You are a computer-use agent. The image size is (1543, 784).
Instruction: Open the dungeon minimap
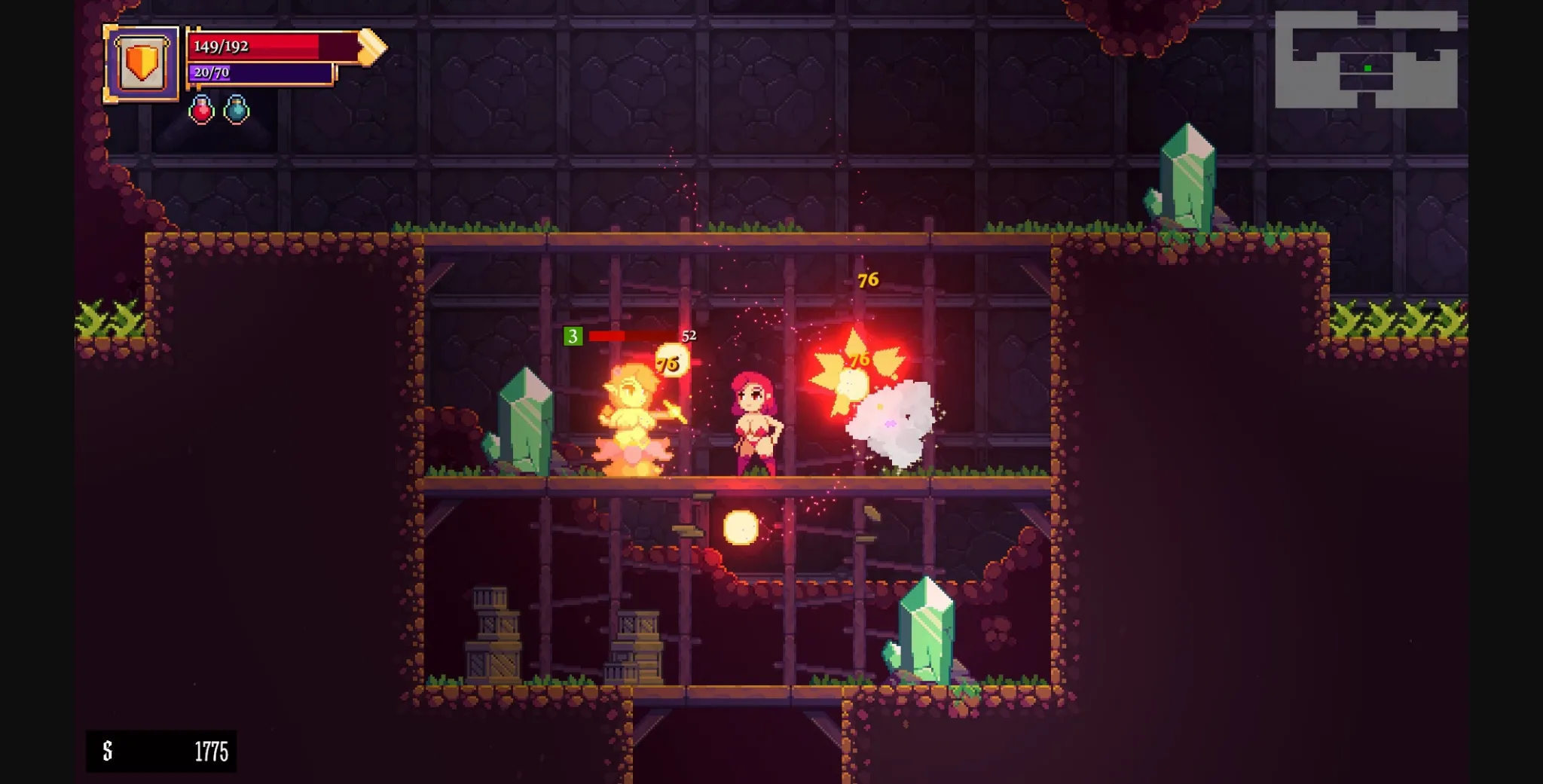1365,59
